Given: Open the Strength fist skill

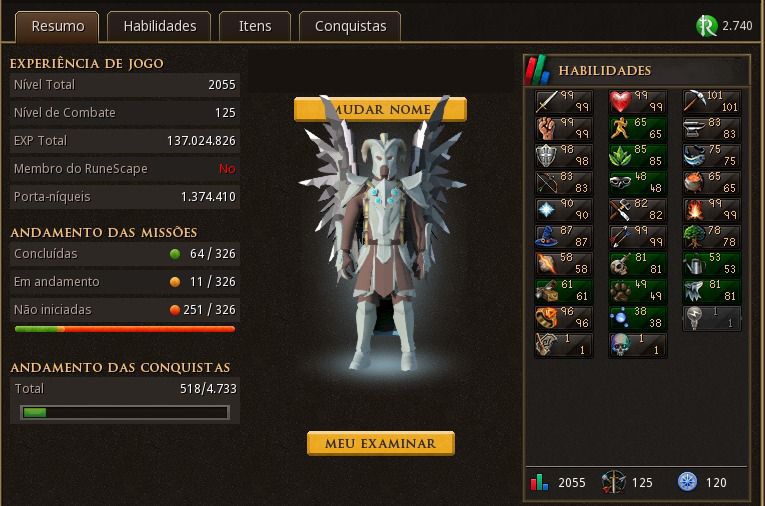Looking at the screenshot, I should tap(563, 129).
